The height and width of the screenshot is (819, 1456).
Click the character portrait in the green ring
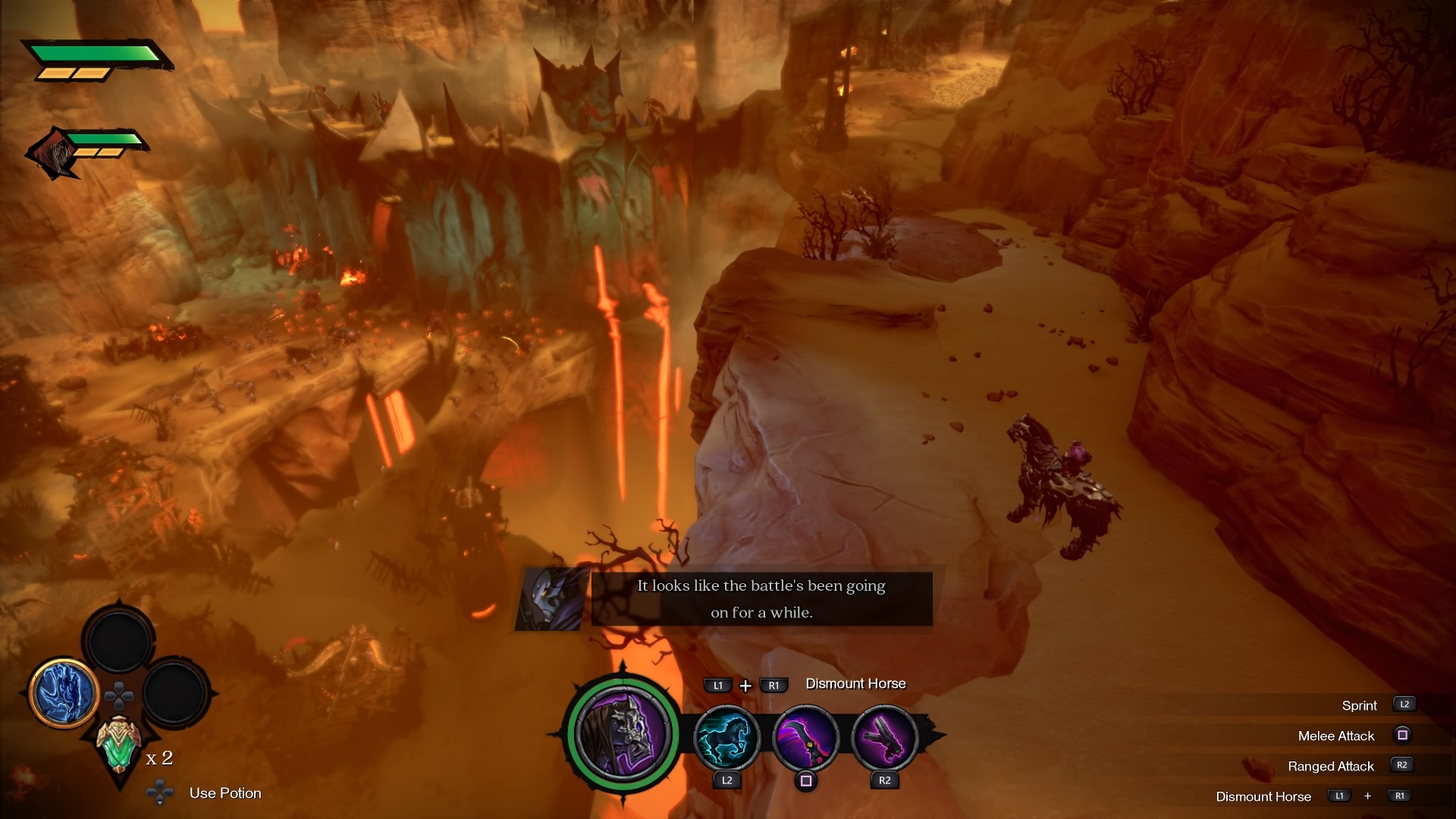[x=623, y=733]
